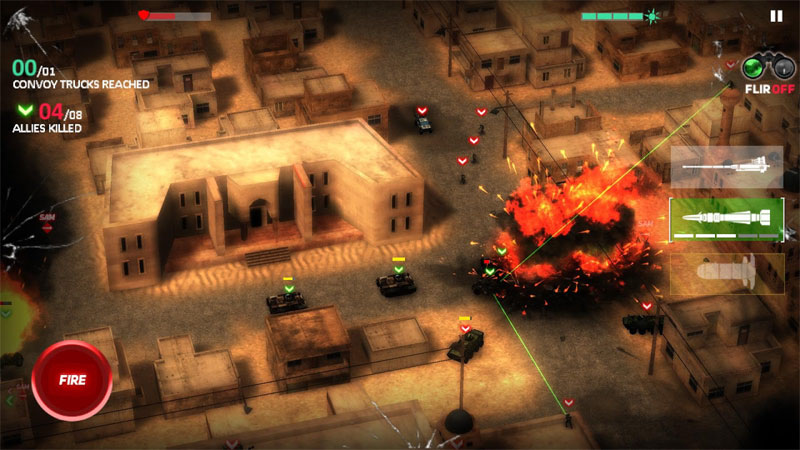Choose the green highlighted rocket weapon
The width and height of the screenshot is (800, 450).
[726, 220]
